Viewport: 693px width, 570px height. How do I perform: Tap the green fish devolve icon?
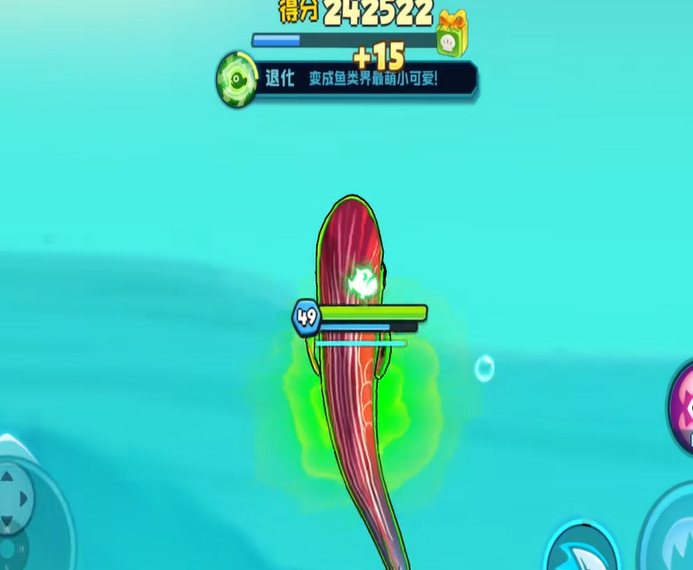[238, 79]
